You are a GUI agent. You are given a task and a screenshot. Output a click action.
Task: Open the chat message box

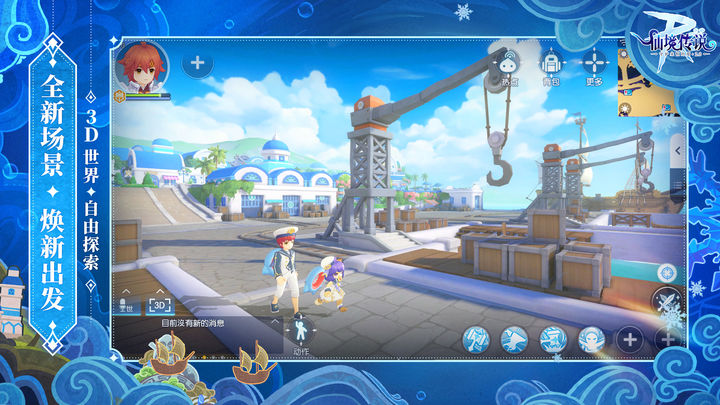[x=200, y=323]
